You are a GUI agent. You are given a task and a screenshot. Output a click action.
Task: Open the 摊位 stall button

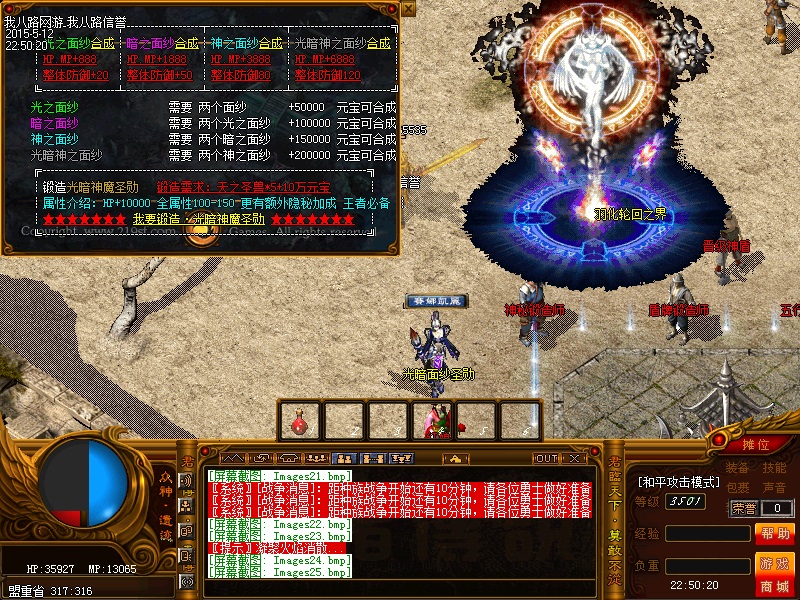[x=757, y=444]
